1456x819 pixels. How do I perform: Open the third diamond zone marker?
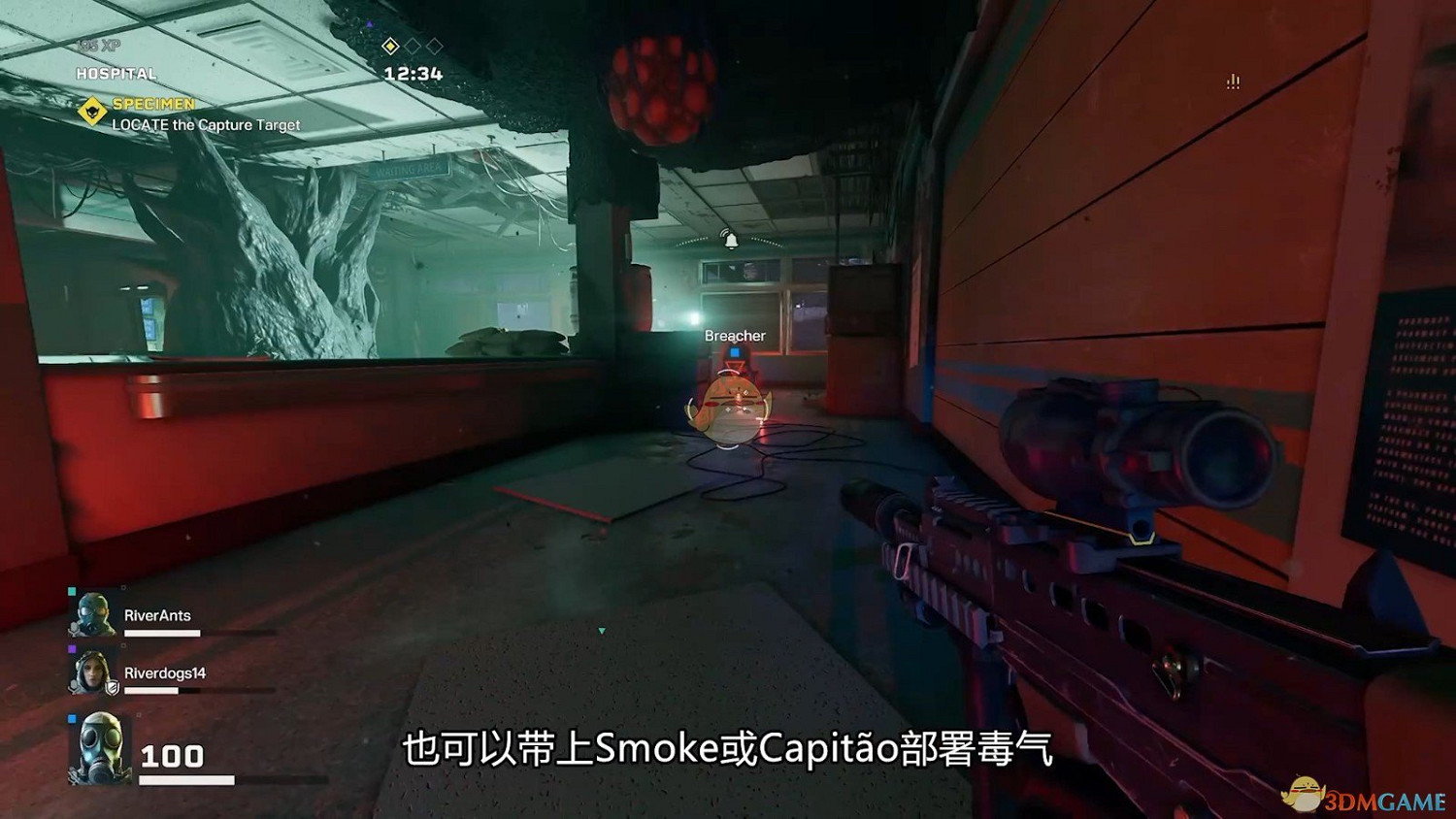435,46
